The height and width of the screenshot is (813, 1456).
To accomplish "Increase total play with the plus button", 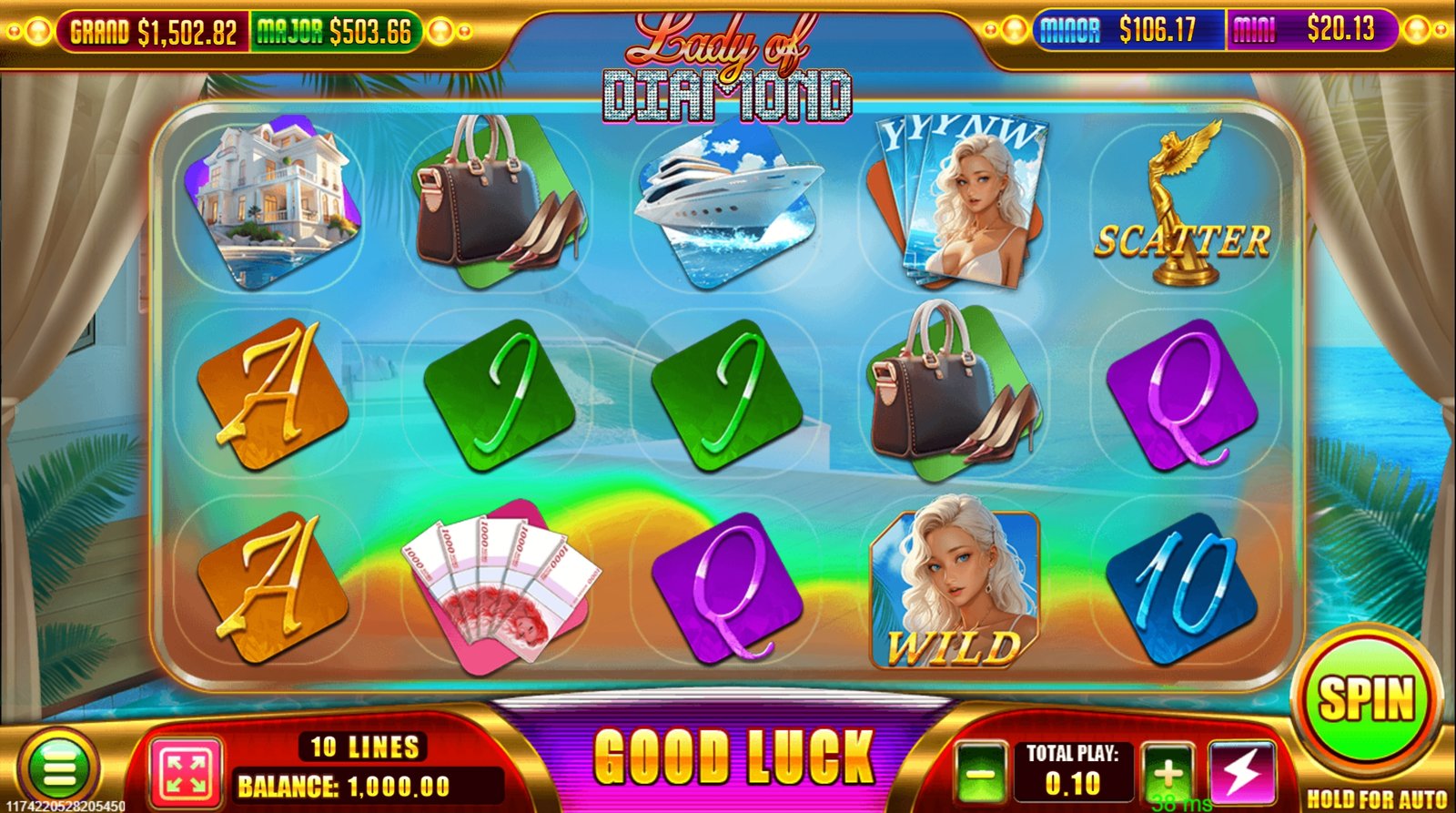I will click(x=1168, y=772).
